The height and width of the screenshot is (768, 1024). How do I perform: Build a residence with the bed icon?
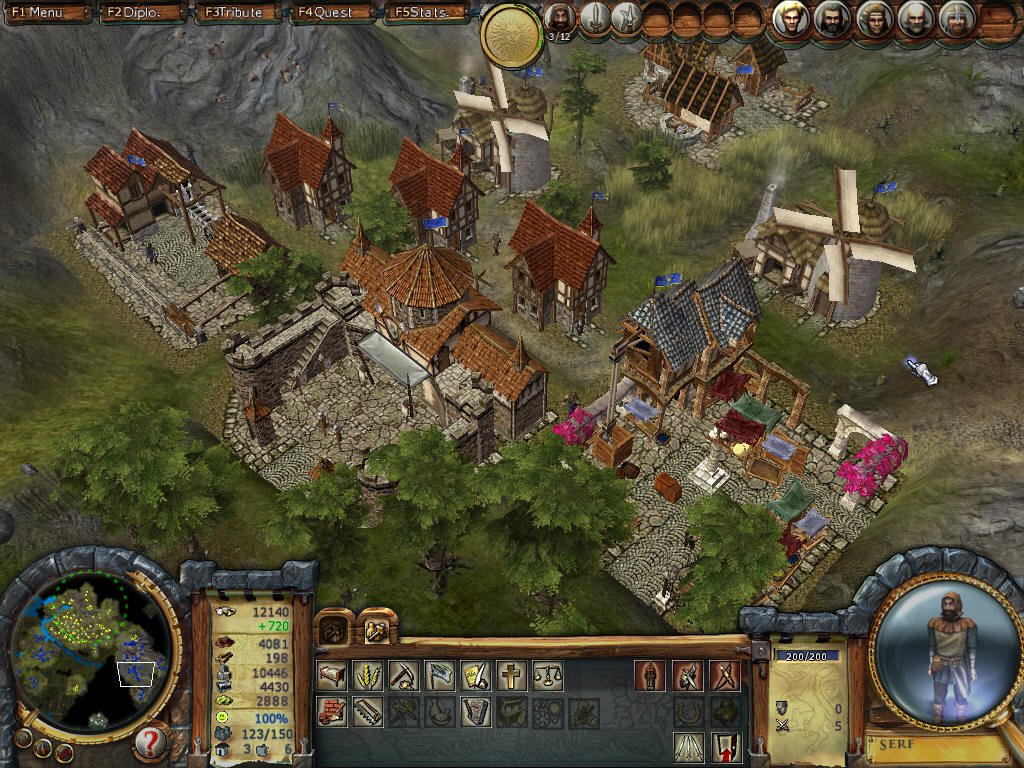click(332, 676)
